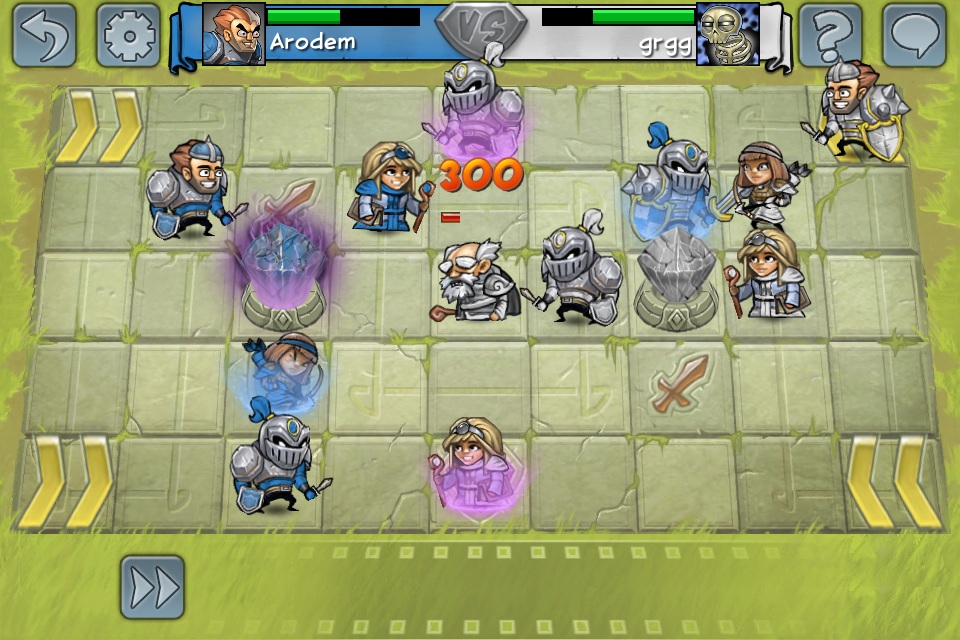Open the chat speech bubble
960x640 pixels.
[914, 35]
